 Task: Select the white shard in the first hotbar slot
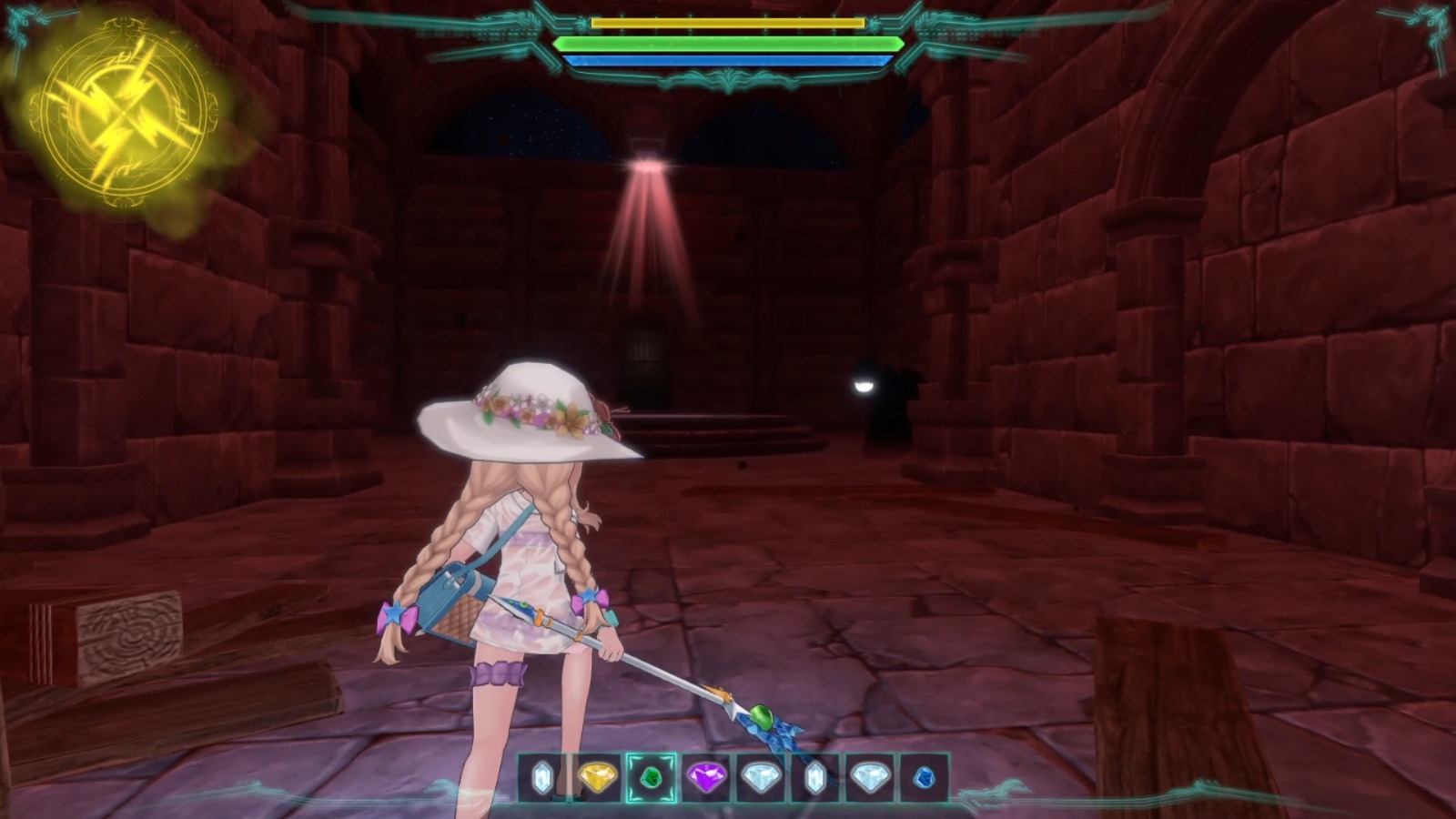pos(541,778)
